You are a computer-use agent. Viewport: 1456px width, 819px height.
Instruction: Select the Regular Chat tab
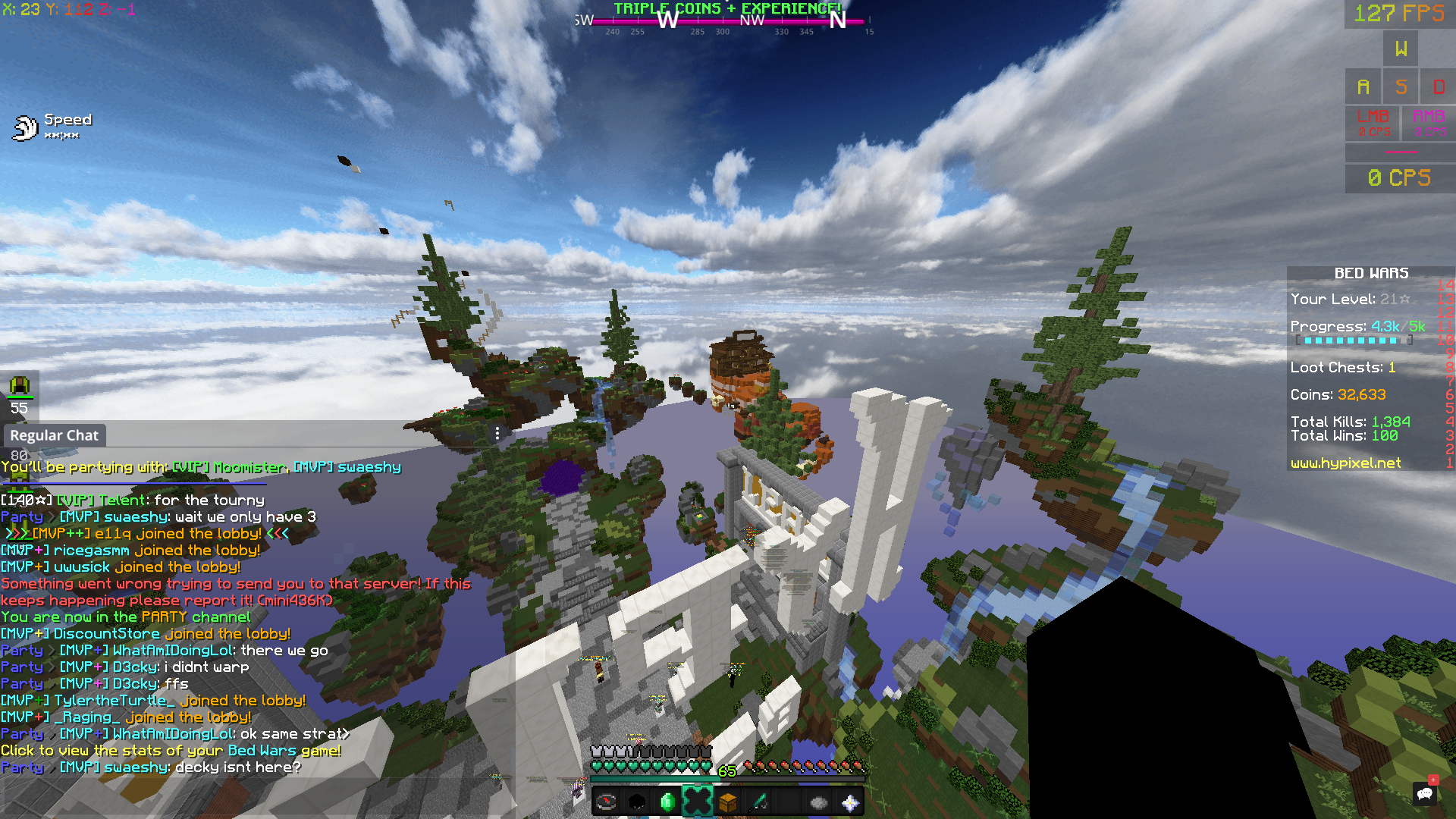pos(54,435)
